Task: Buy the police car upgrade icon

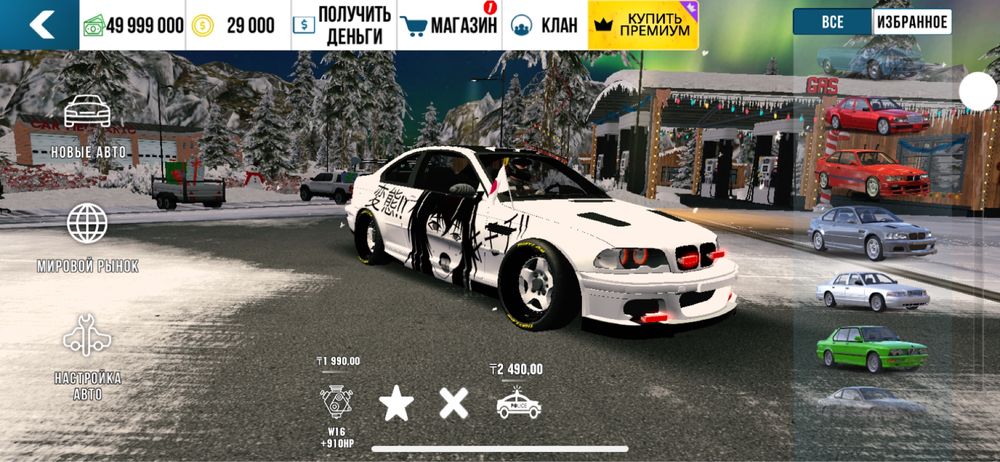Action: coord(518,402)
